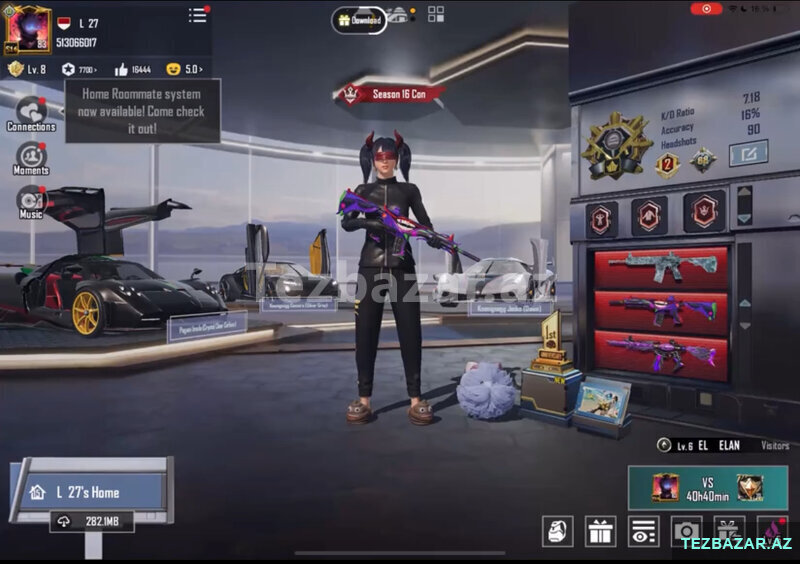Viewport: 800px width, 564px height.
Task: Tap the Download gift button
Action: (x=359, y=20)
